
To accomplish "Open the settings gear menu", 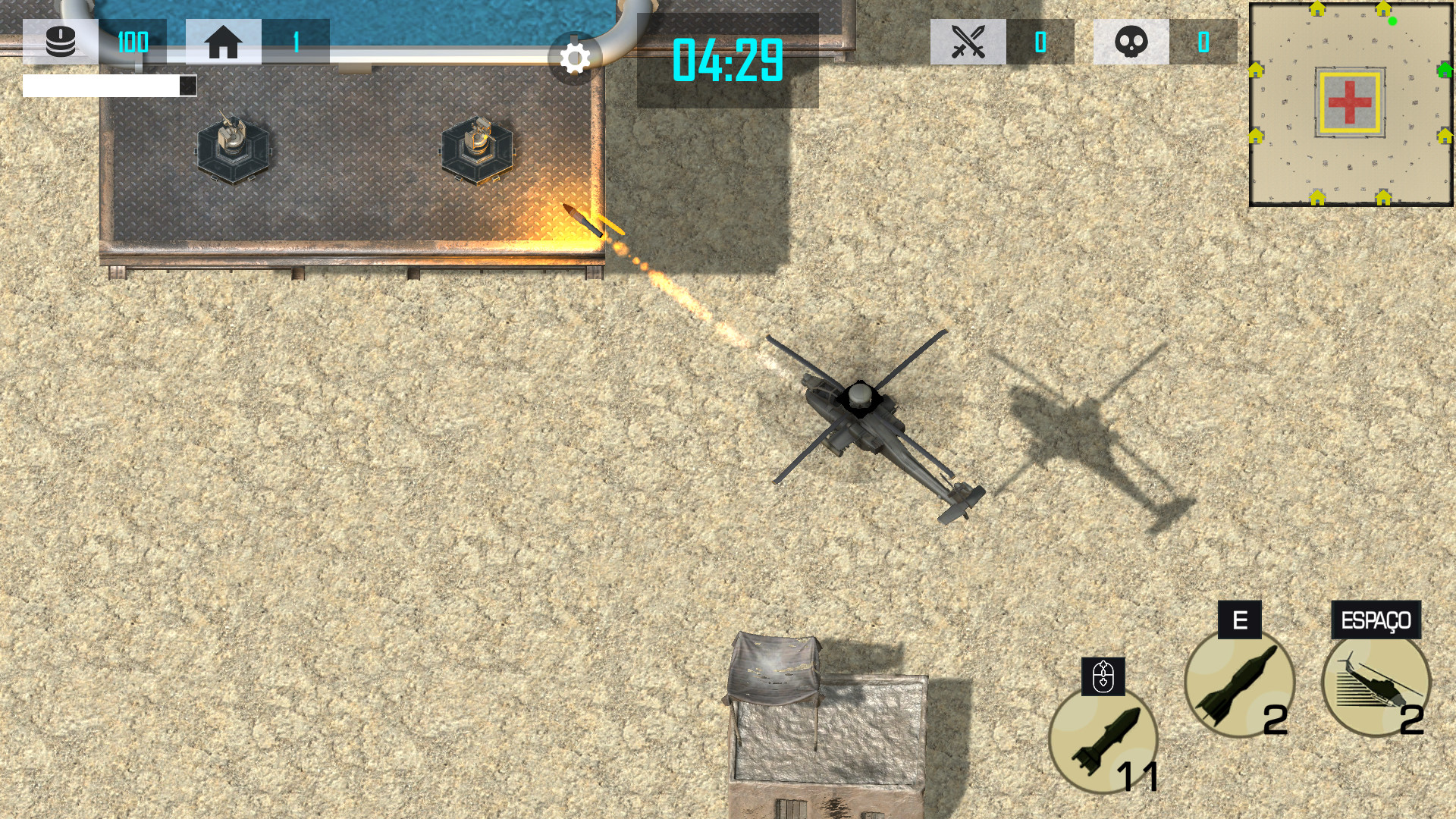I will 575,58.
